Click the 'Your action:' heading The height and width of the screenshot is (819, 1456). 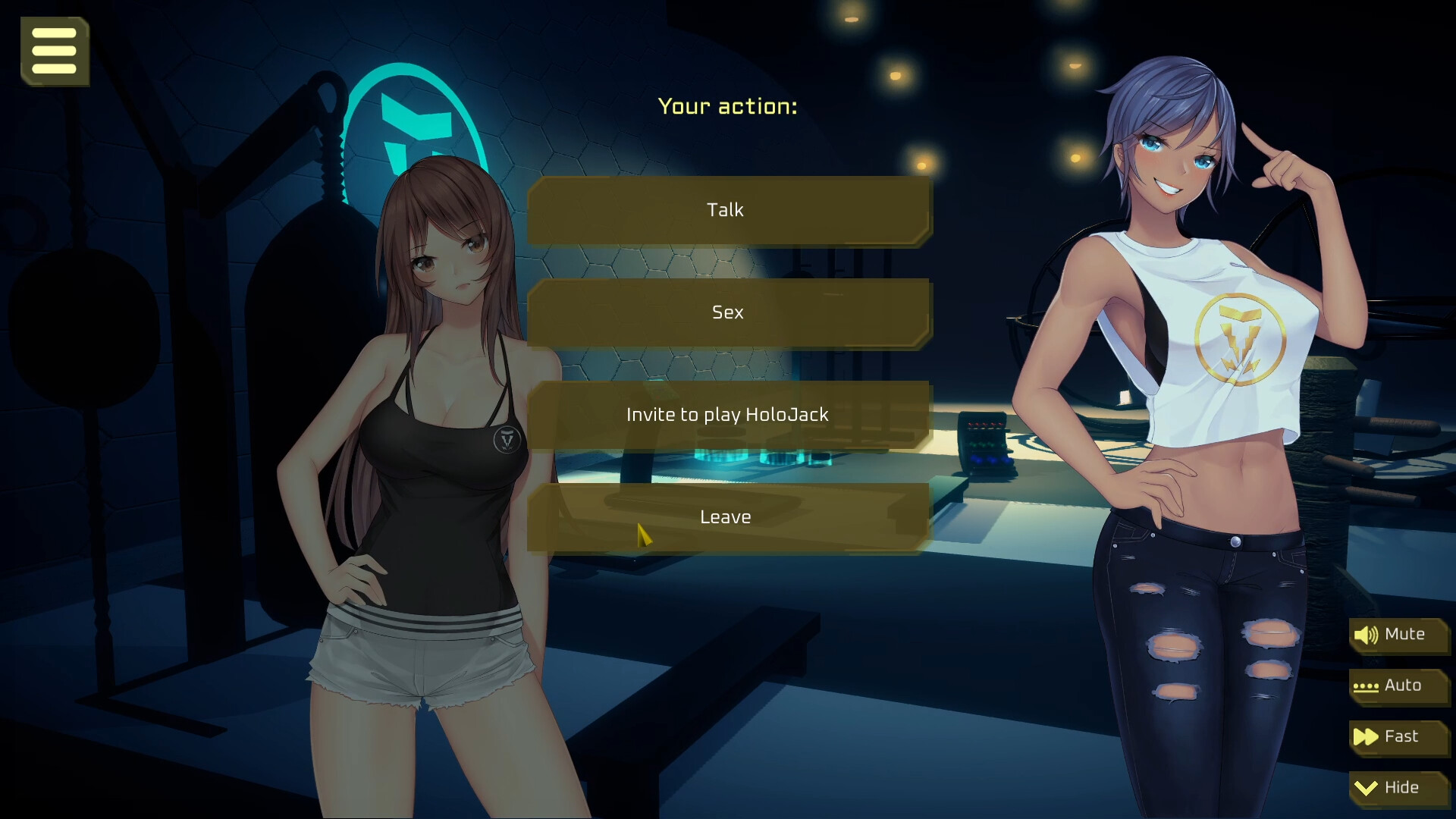coord(727,106)
